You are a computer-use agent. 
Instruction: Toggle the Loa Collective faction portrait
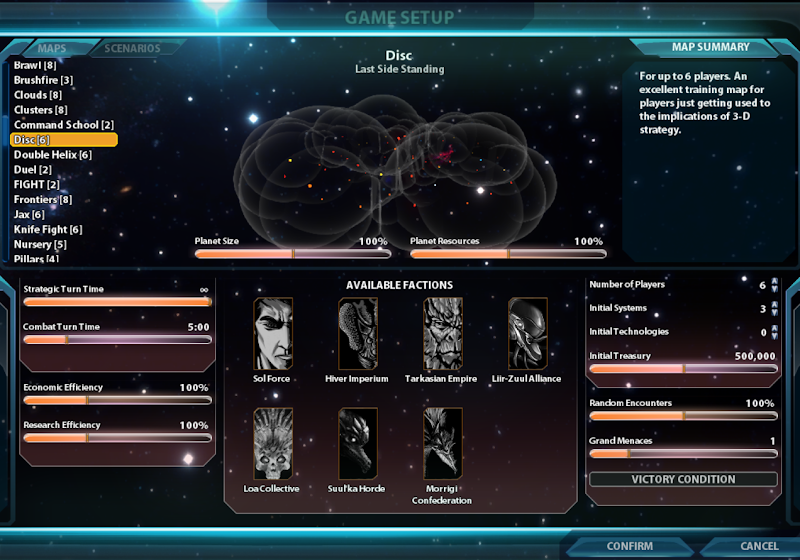pos(273,444)
